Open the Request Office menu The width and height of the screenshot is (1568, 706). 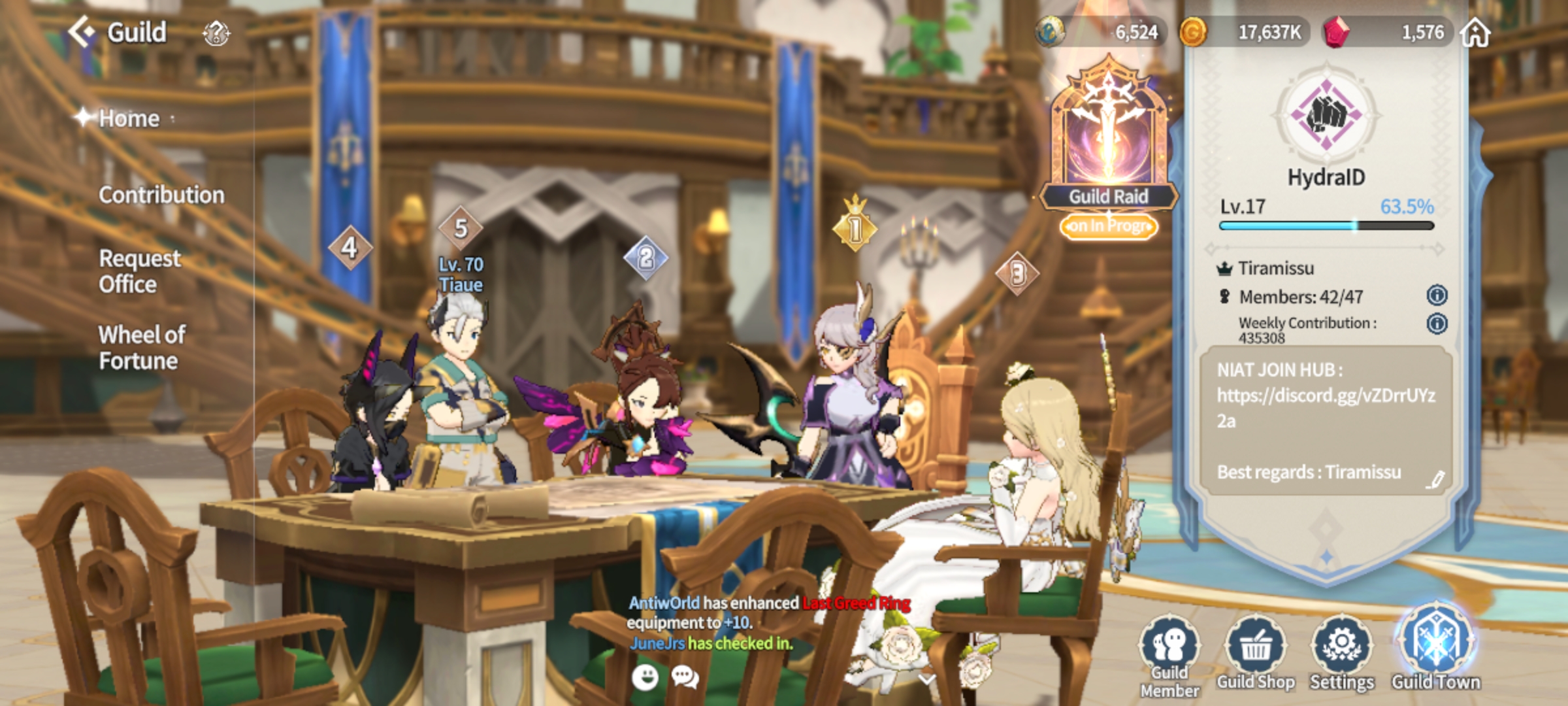(139, 271)
